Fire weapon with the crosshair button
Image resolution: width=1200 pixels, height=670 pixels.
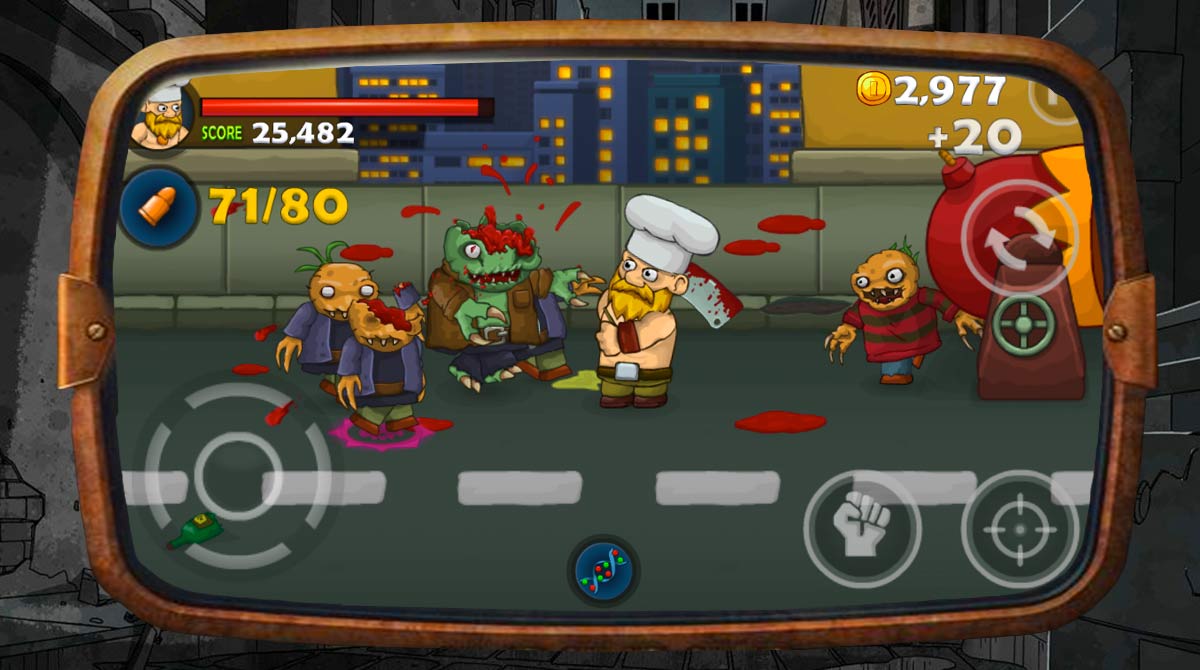pyautogui.click(x=1019, y=528)
